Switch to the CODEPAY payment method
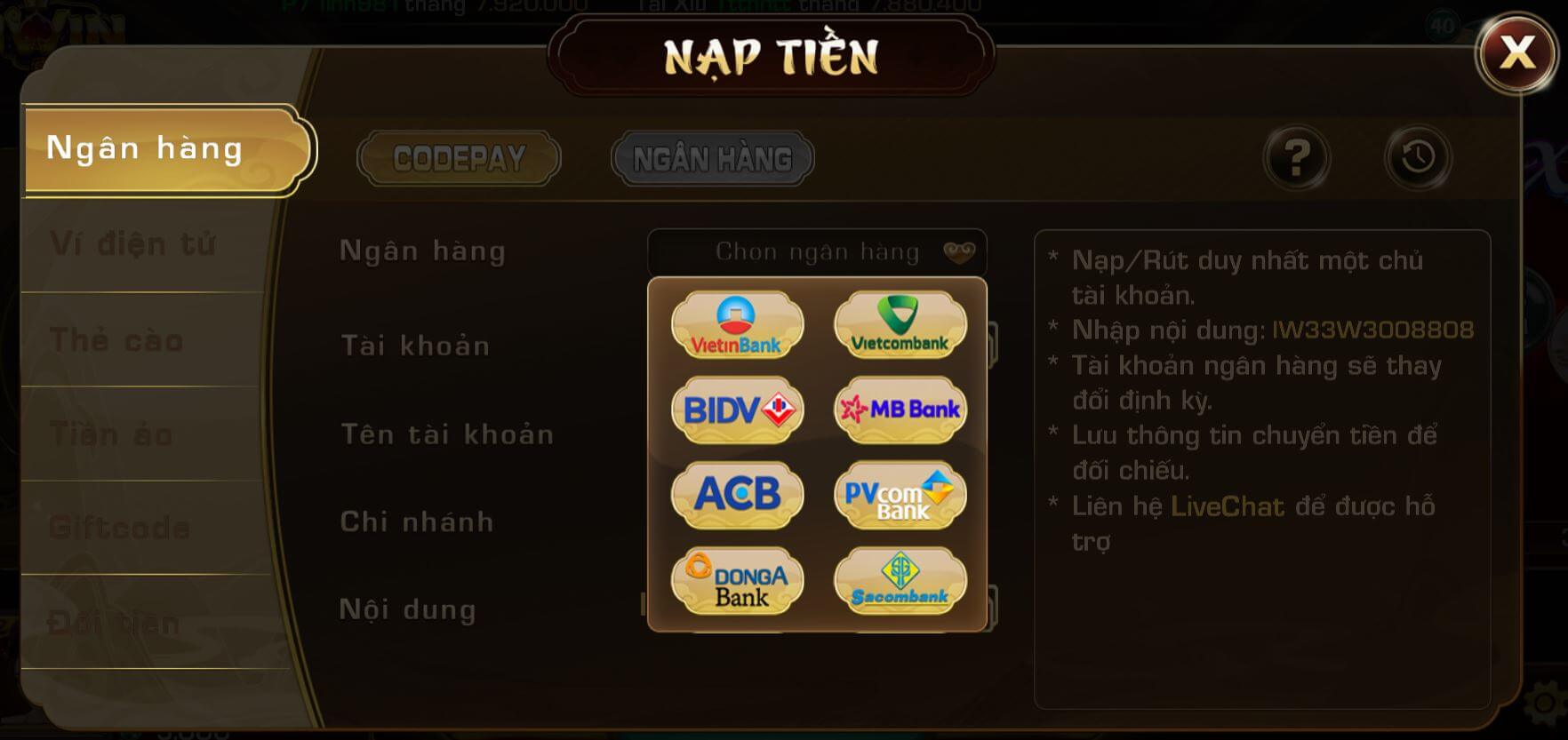 click(x=458, y=157)
